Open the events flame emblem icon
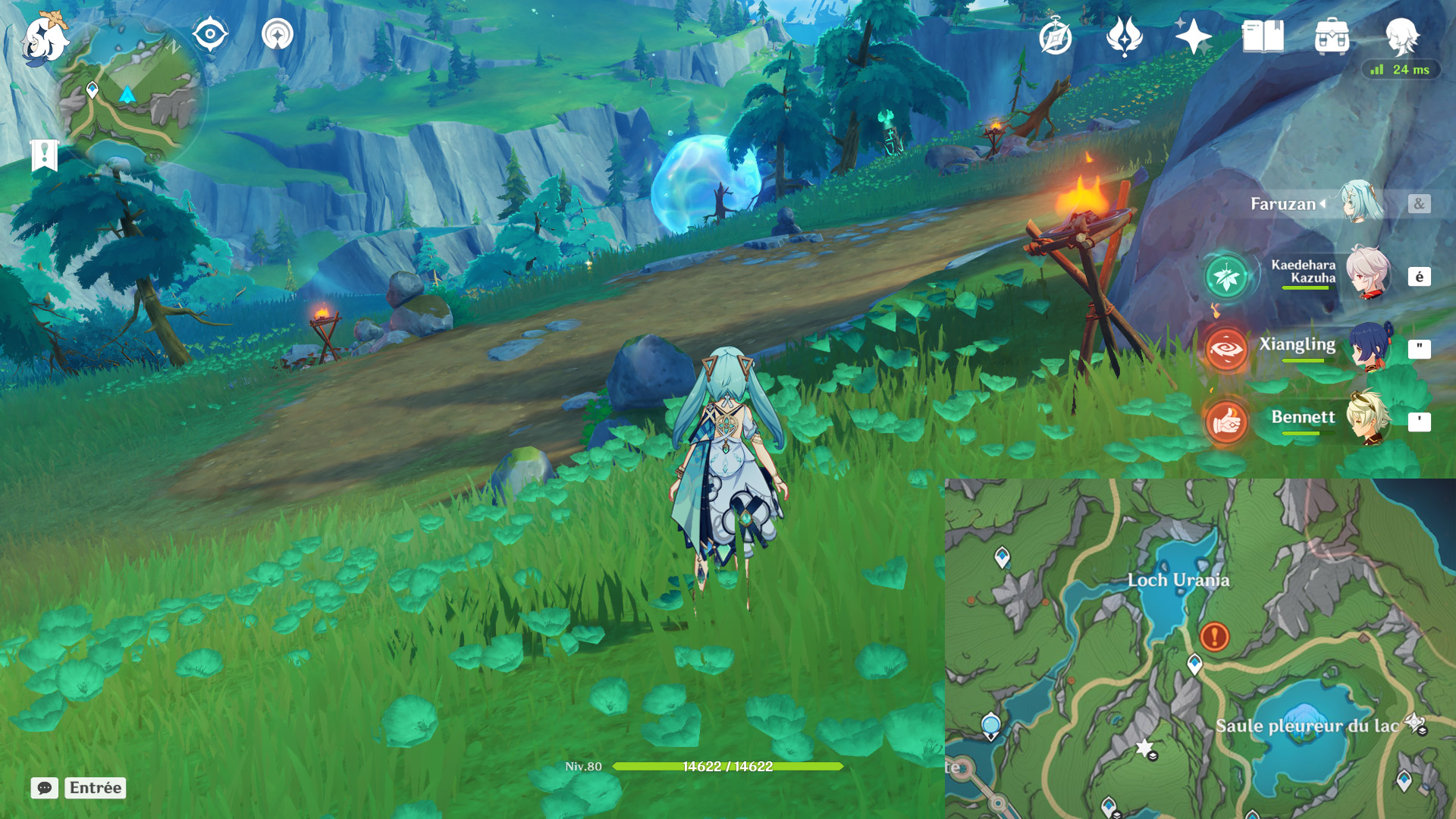Viewport: 1456px width, 819px height. click(x=1124, y=36)
